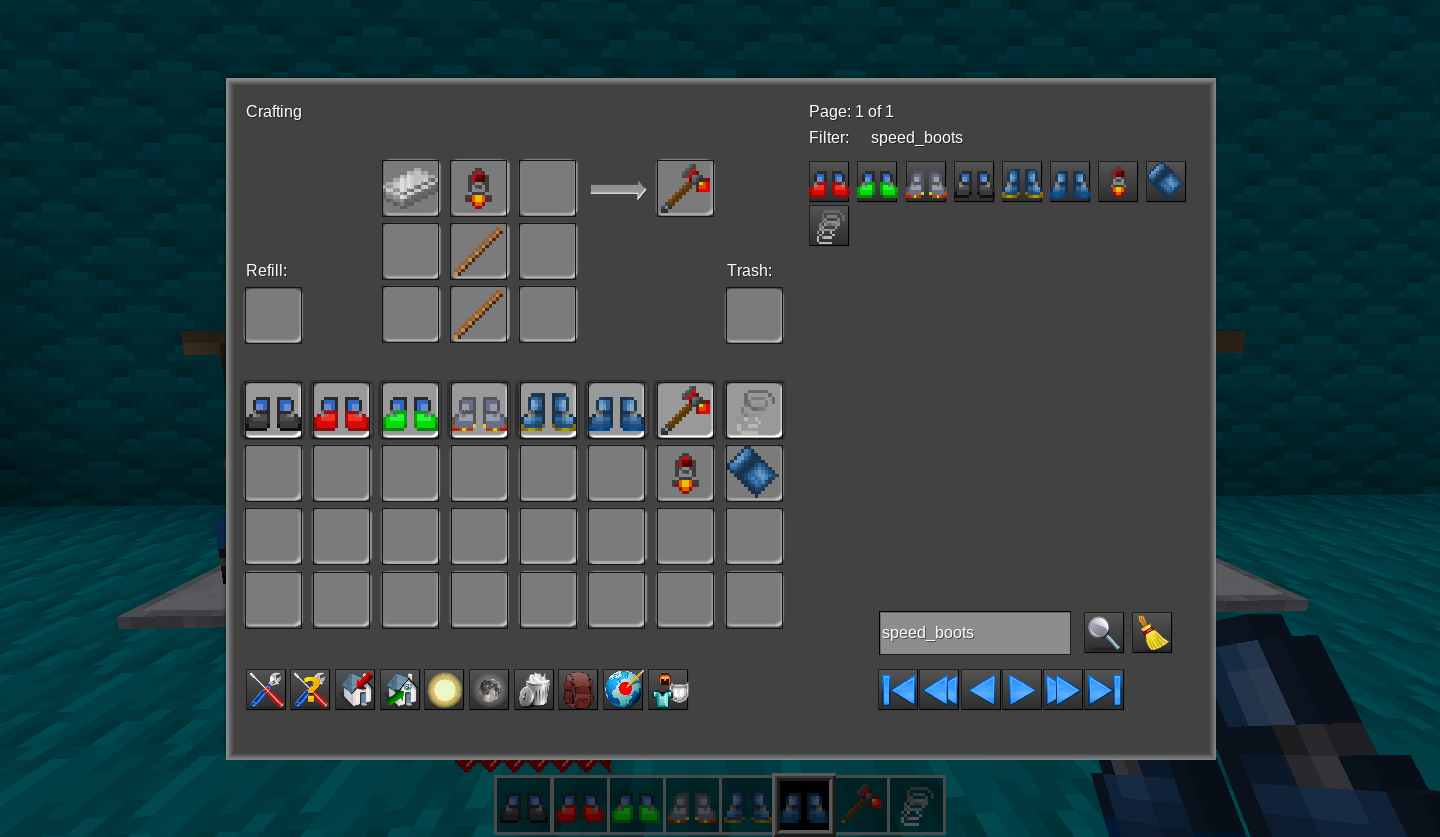
Task: Jump to the first item page
Action: 898,690
